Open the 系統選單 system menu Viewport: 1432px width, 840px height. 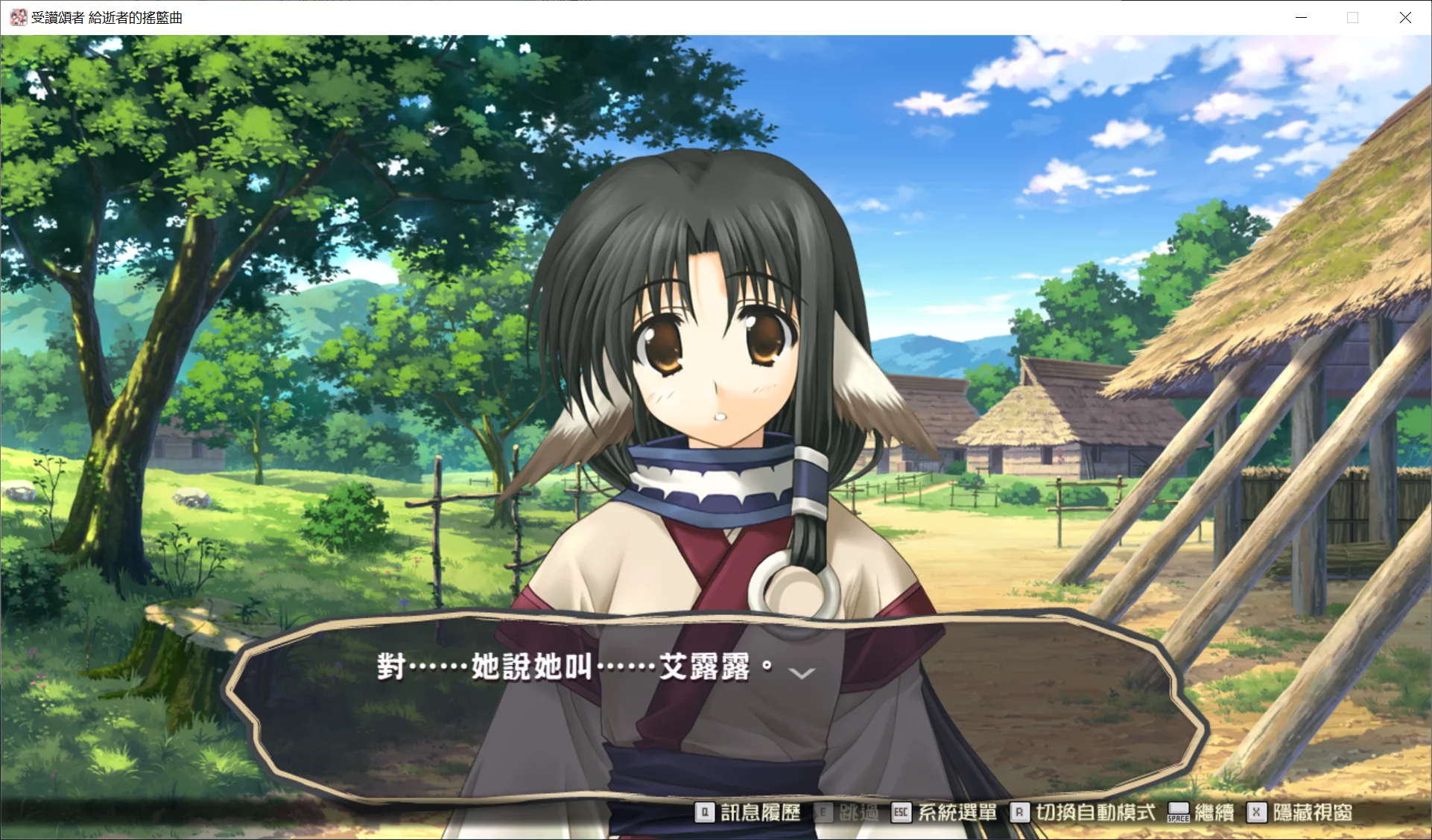pyautogui.click(x=945, y=812)
